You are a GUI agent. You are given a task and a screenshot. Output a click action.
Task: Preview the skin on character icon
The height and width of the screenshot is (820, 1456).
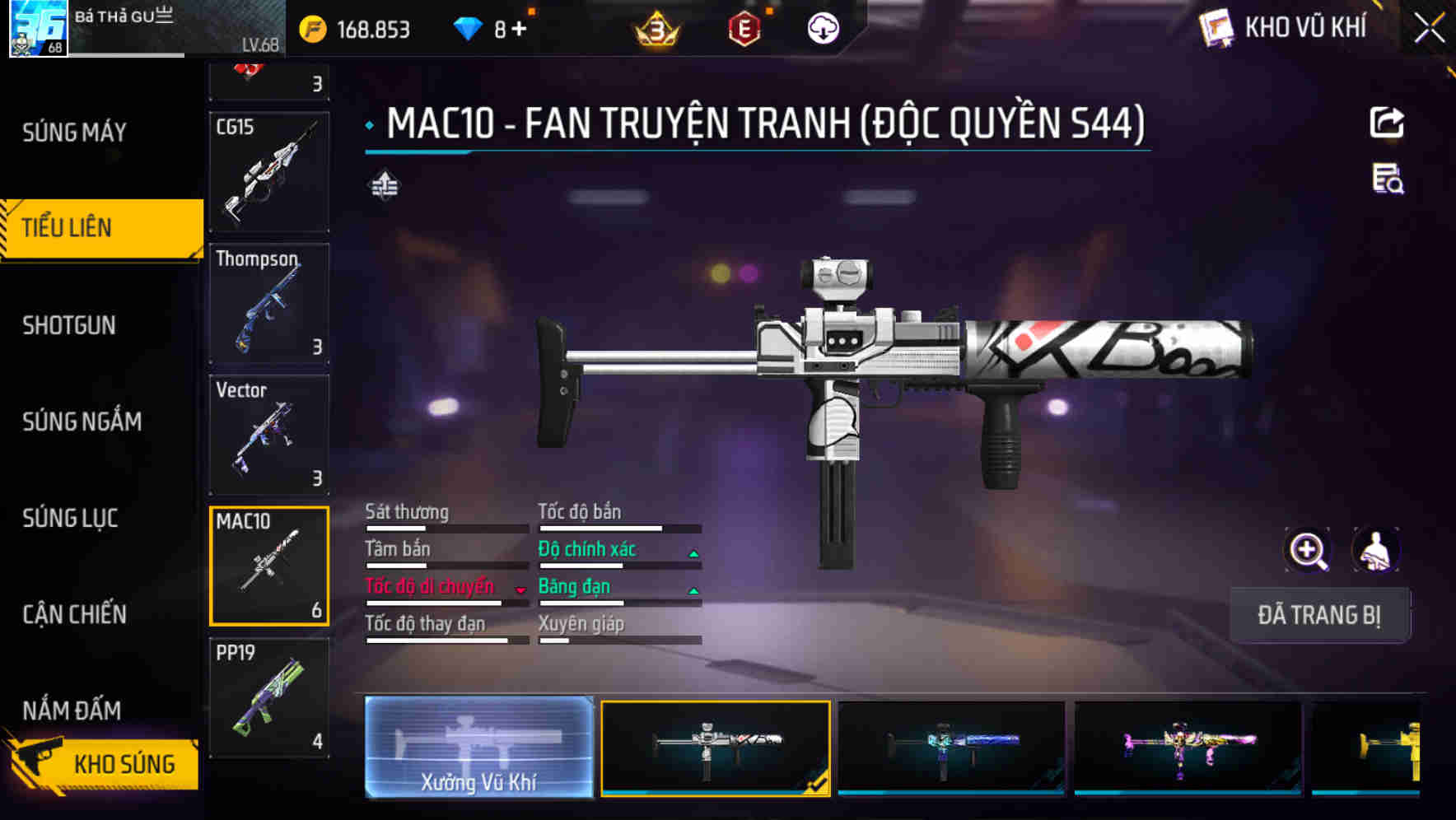click(x=1375, y=550)
